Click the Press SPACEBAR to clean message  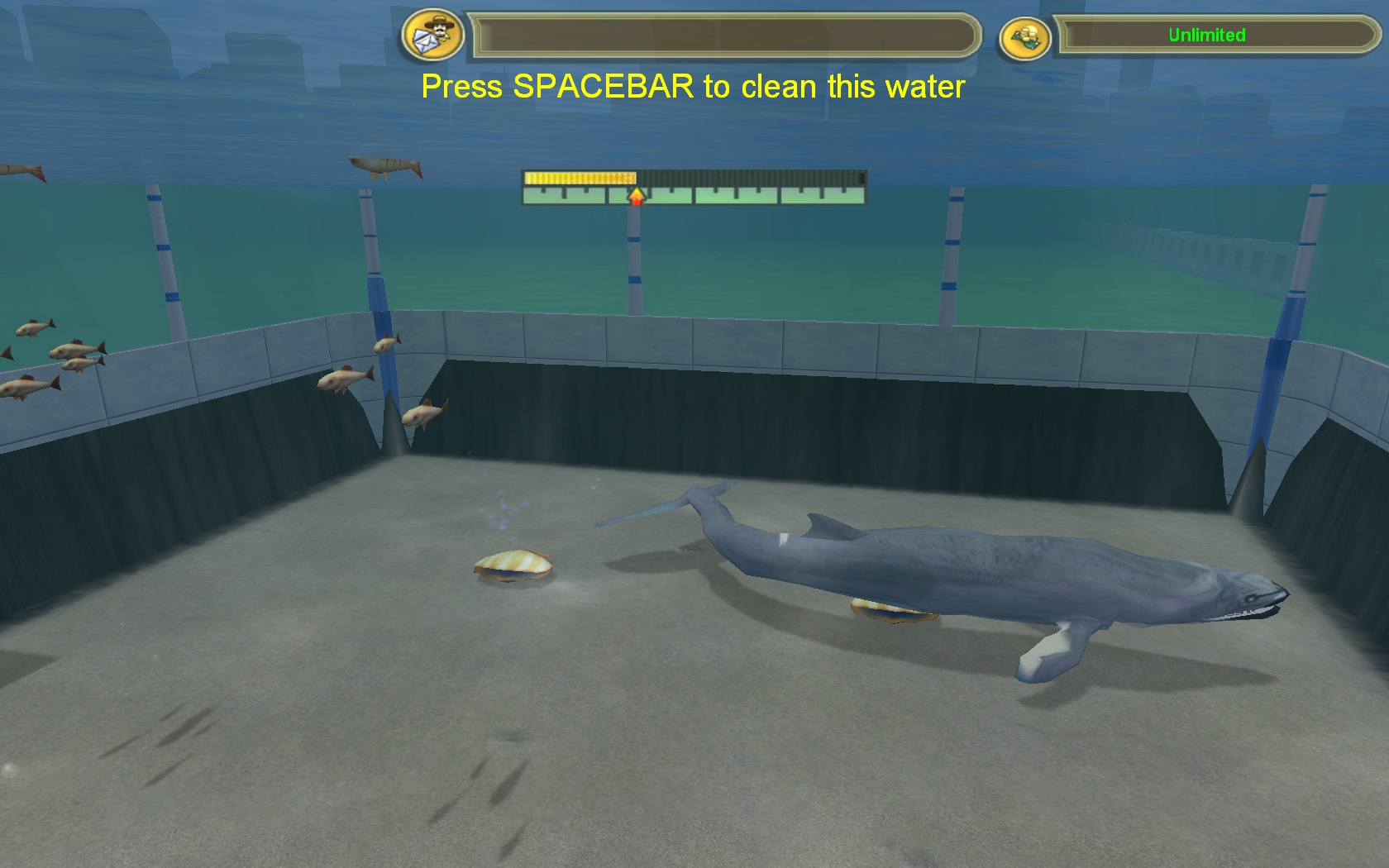coord(693,86)
